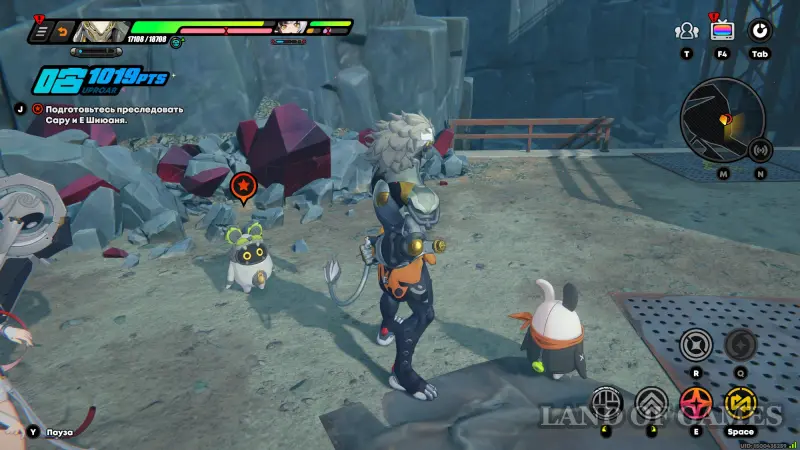
Task: Switch to the dark-haired teammate portrait
Action: coord(290,26)
